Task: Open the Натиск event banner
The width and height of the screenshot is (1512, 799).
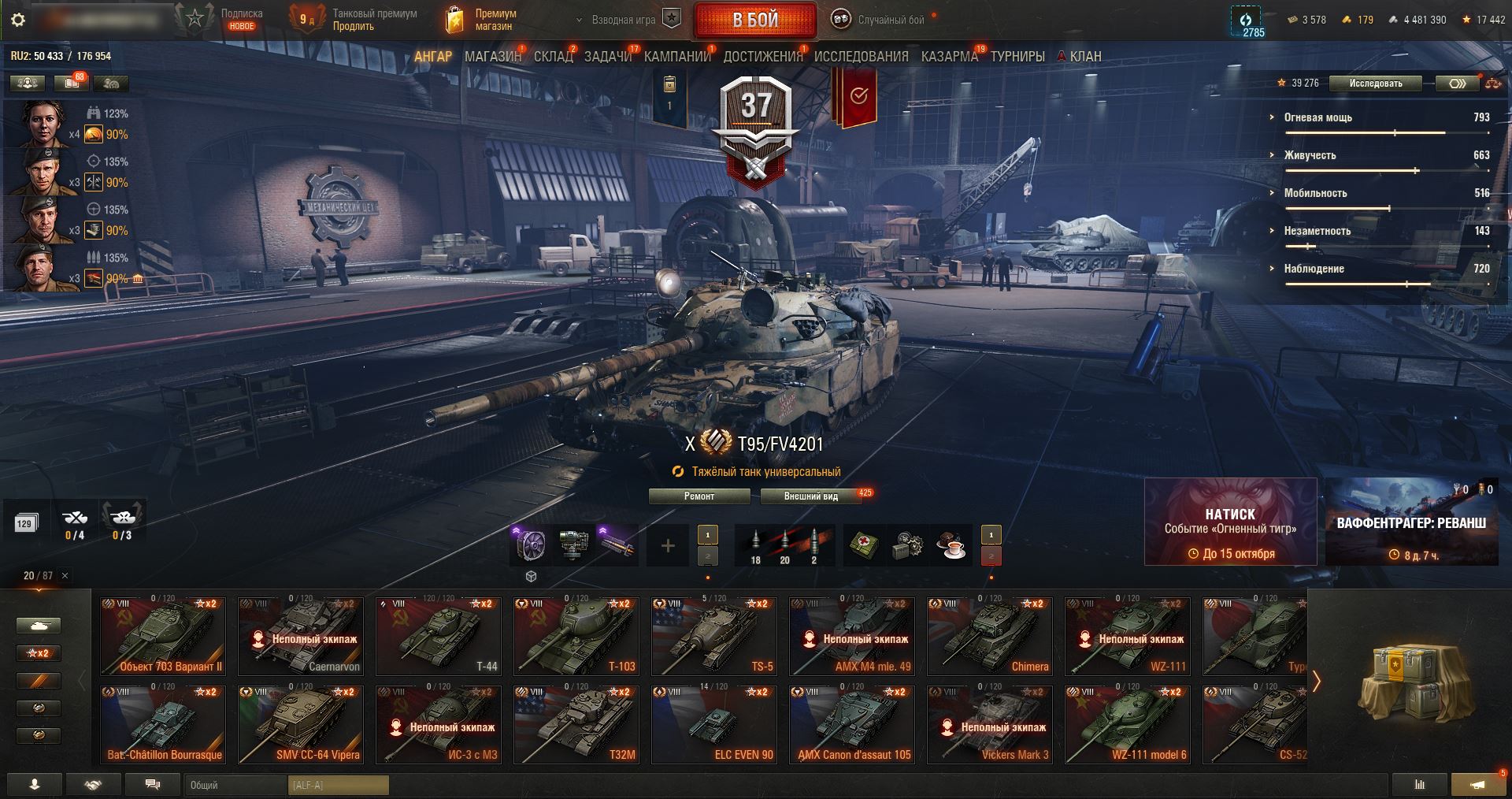Action: pyautogui.click(x=1230, y=522)
